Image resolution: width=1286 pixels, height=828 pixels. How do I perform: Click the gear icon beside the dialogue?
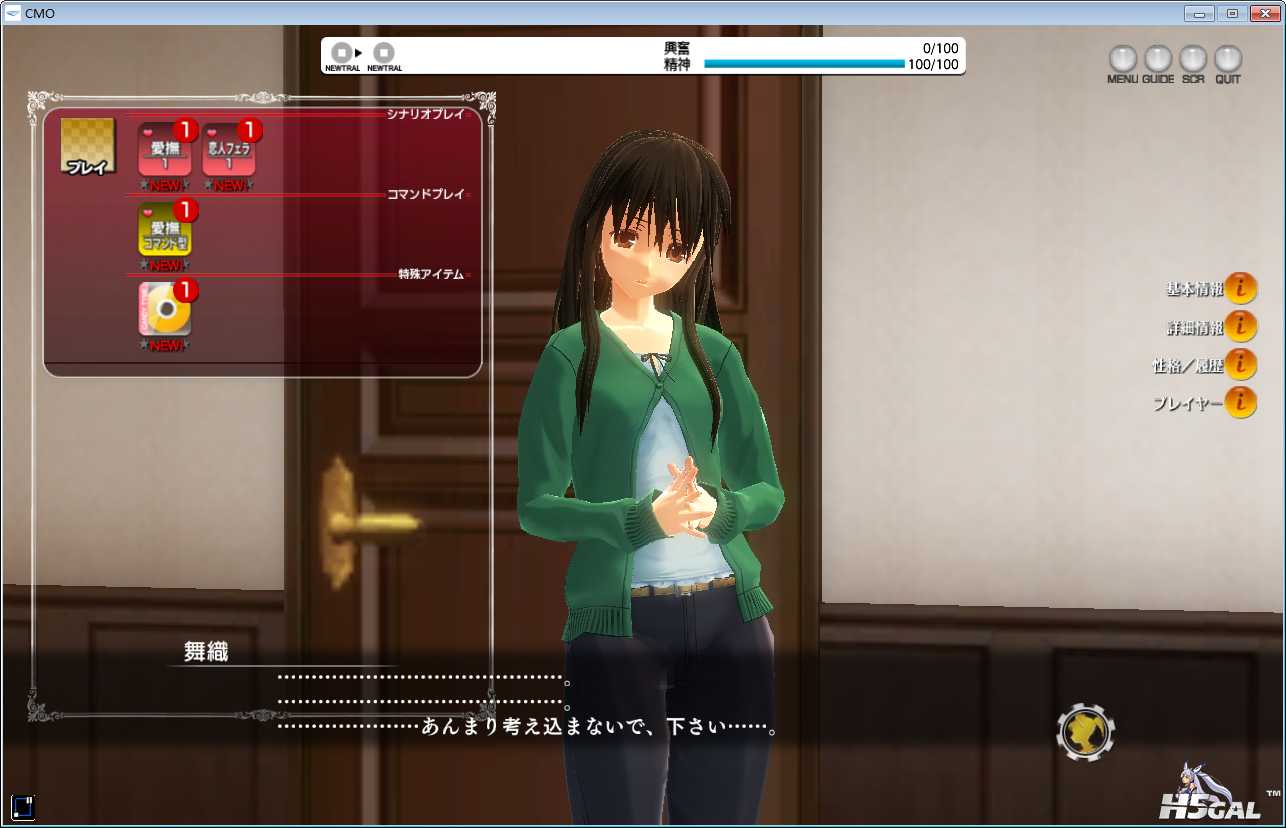[1085, 733]
